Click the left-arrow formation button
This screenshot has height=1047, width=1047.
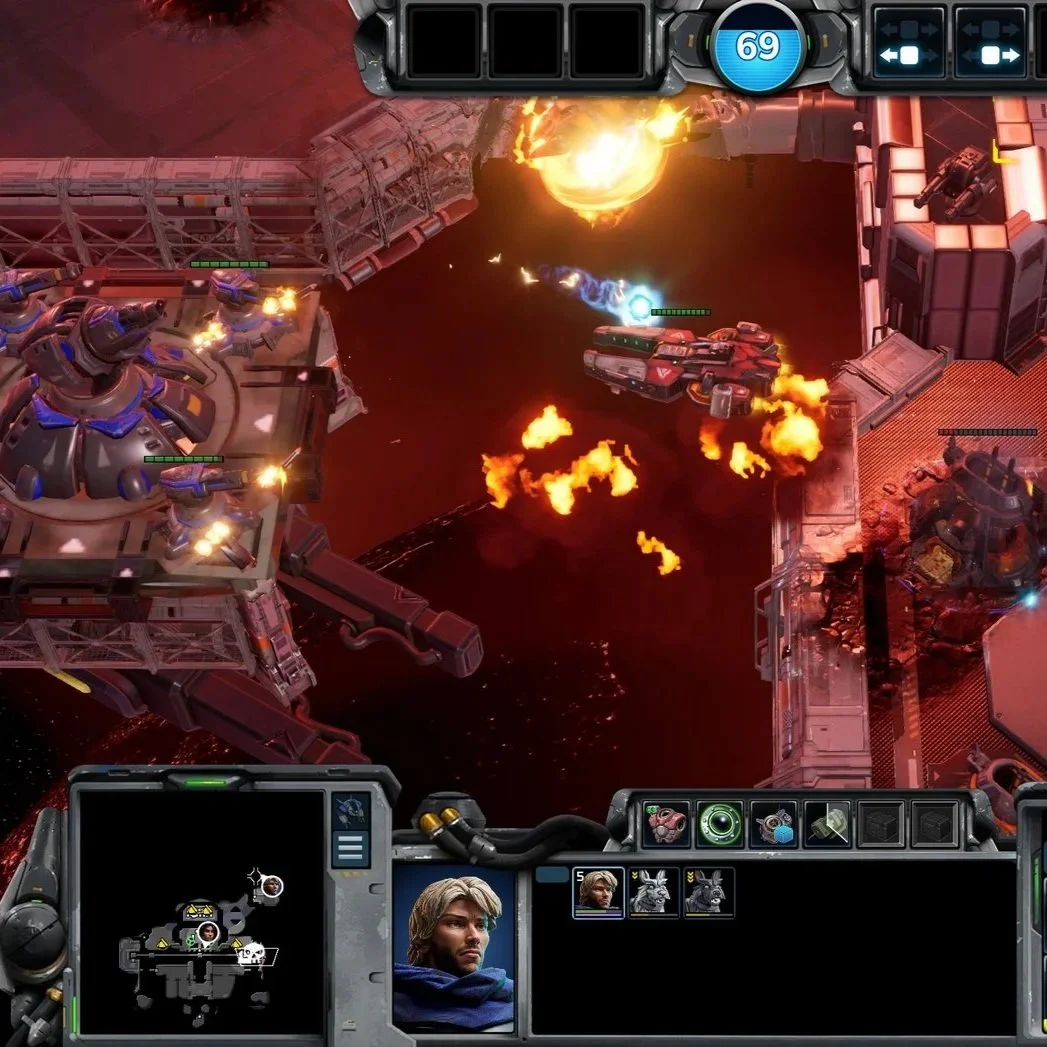pyautogui.click(x=909, y=43)
